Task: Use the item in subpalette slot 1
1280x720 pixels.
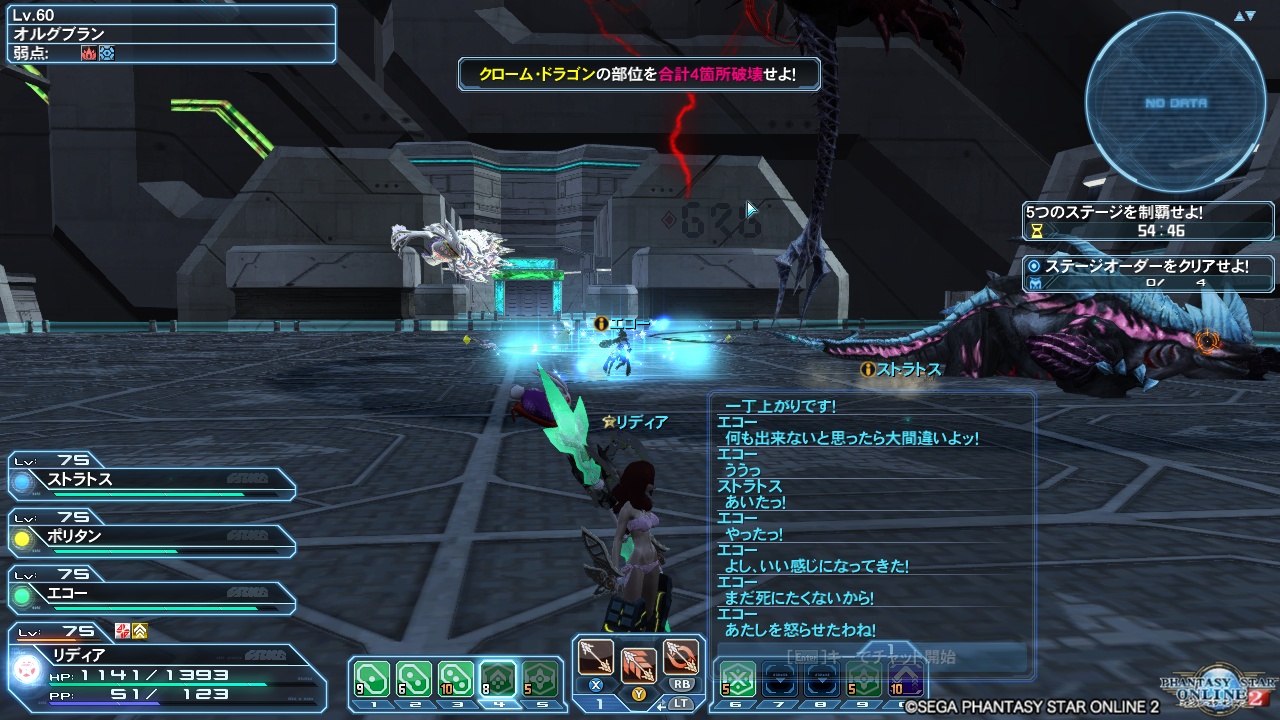Action: 371,680
